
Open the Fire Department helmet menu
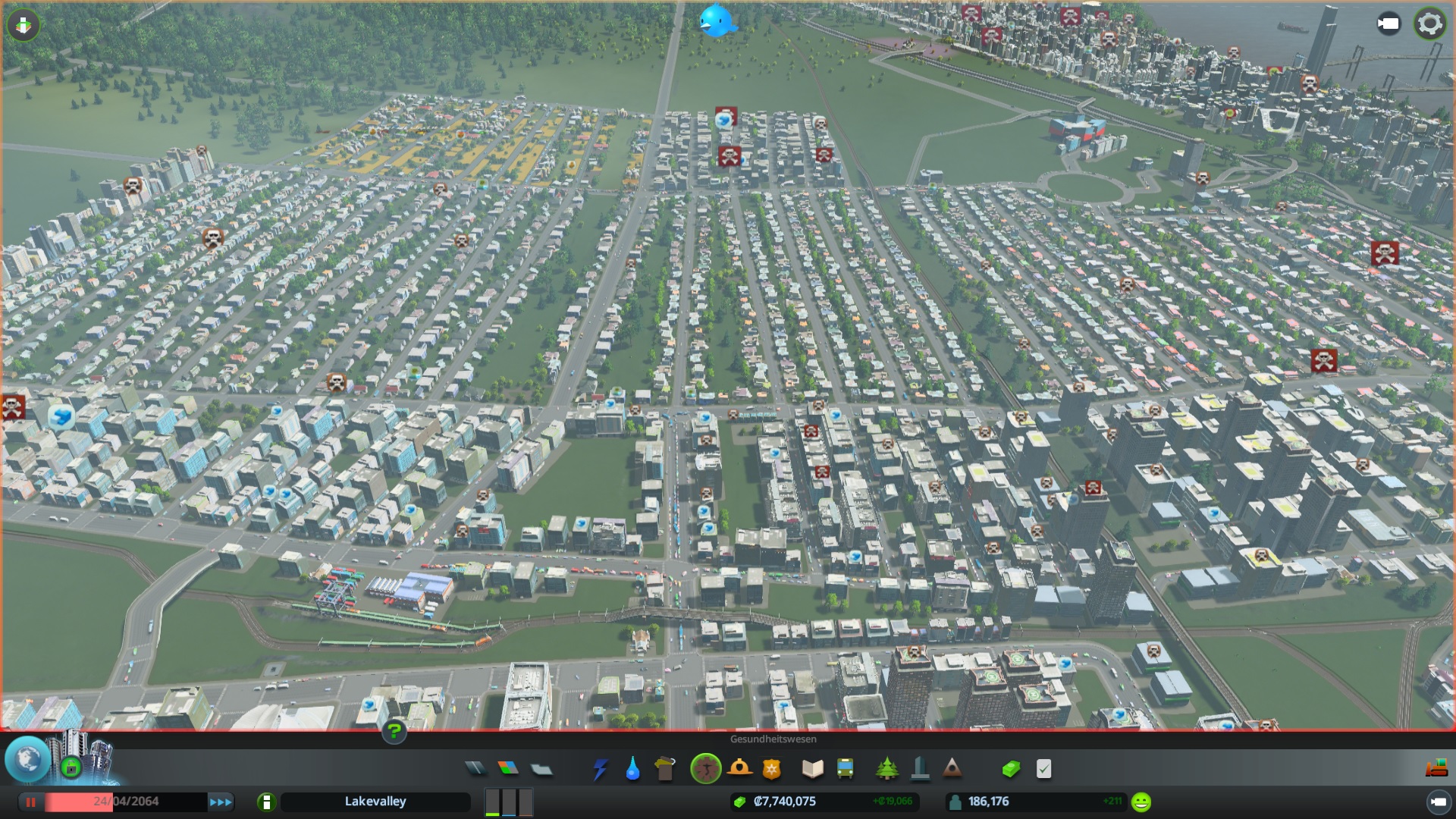point(739,769)
